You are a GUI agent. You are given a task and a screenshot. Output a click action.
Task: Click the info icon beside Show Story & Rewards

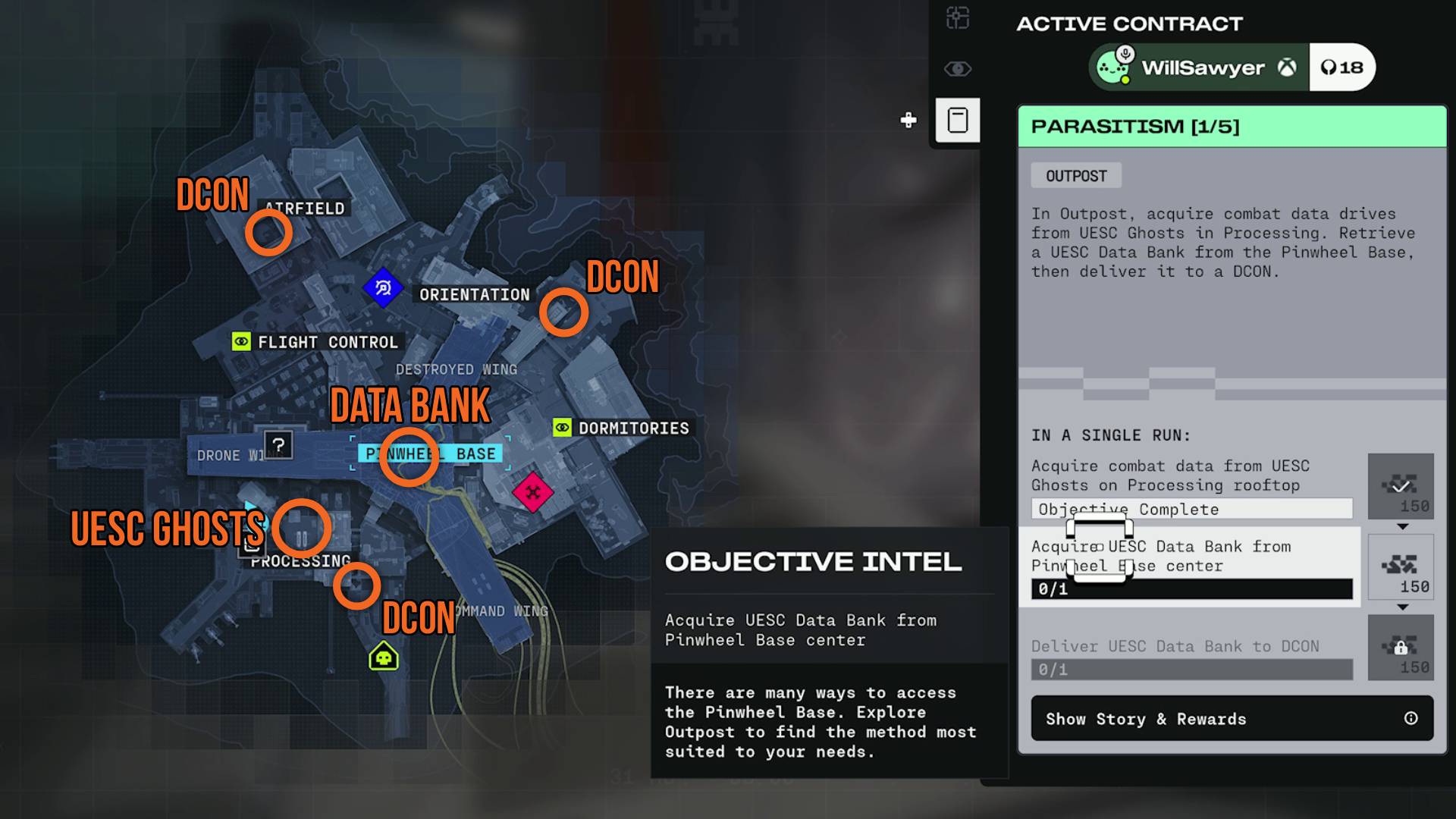[x=1409, y=719]
